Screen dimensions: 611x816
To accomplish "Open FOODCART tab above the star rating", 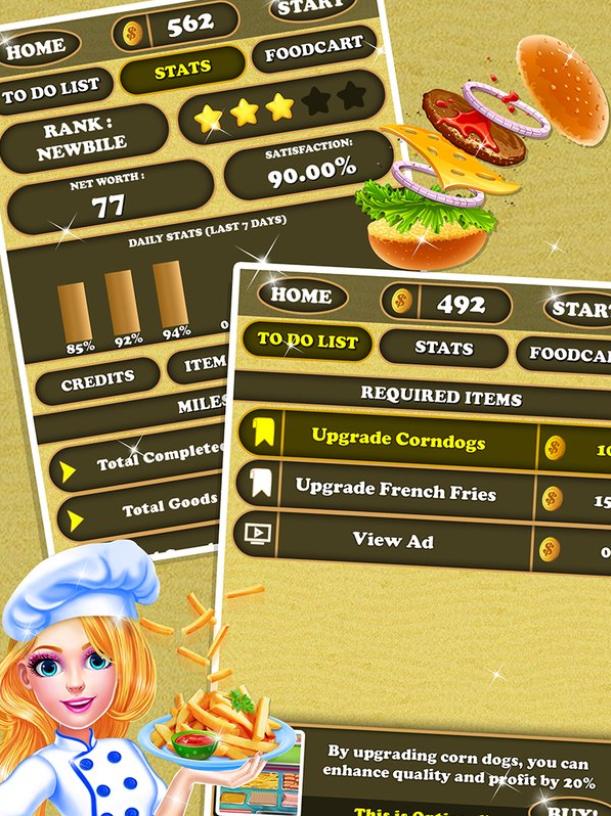I will click(313, 50).
